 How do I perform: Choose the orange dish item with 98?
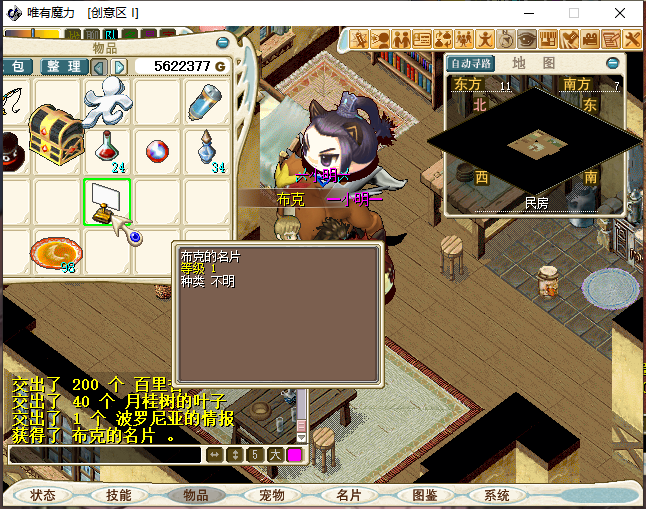pos(56,253)
